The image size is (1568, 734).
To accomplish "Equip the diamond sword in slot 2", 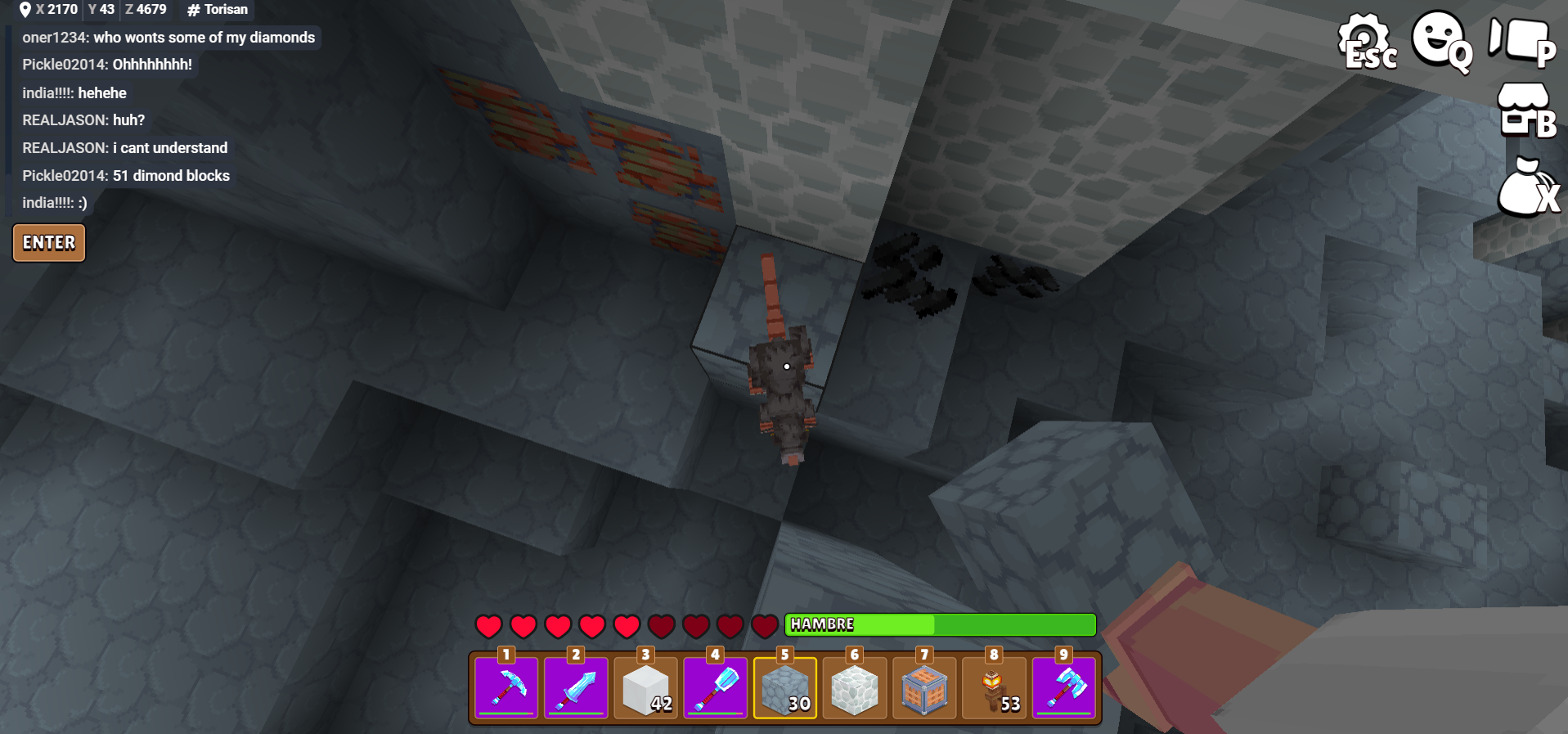I will [x=576, y=687].
